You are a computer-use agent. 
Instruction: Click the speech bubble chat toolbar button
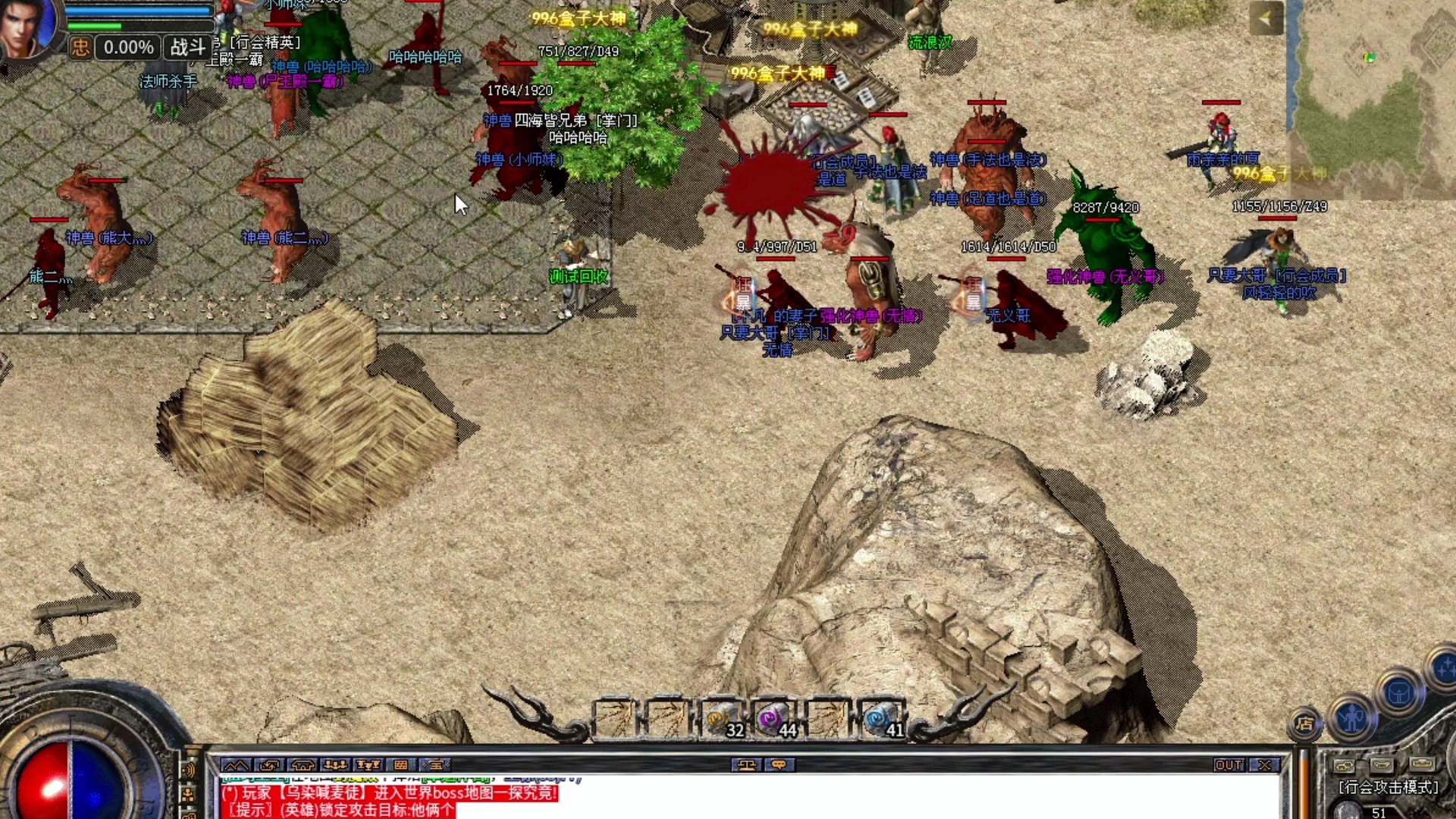[779, 765]
